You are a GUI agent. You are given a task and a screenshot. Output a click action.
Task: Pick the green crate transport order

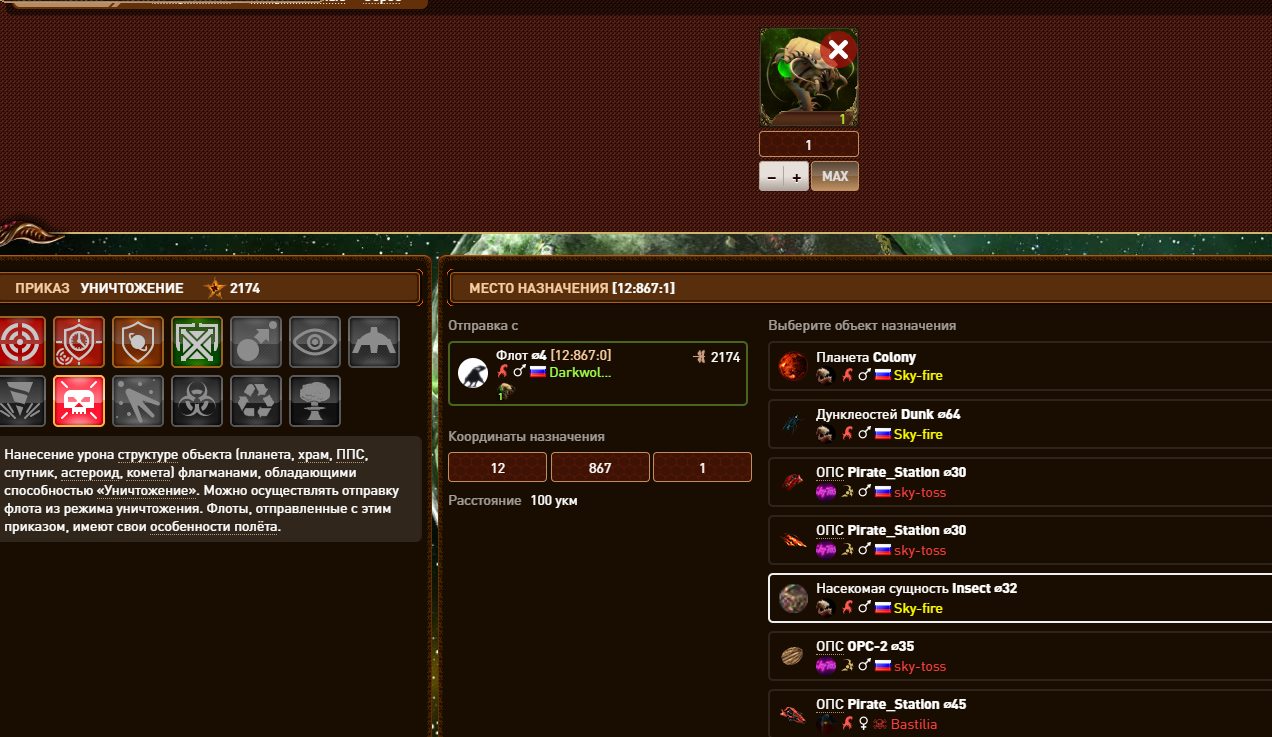tap(197, 341)
